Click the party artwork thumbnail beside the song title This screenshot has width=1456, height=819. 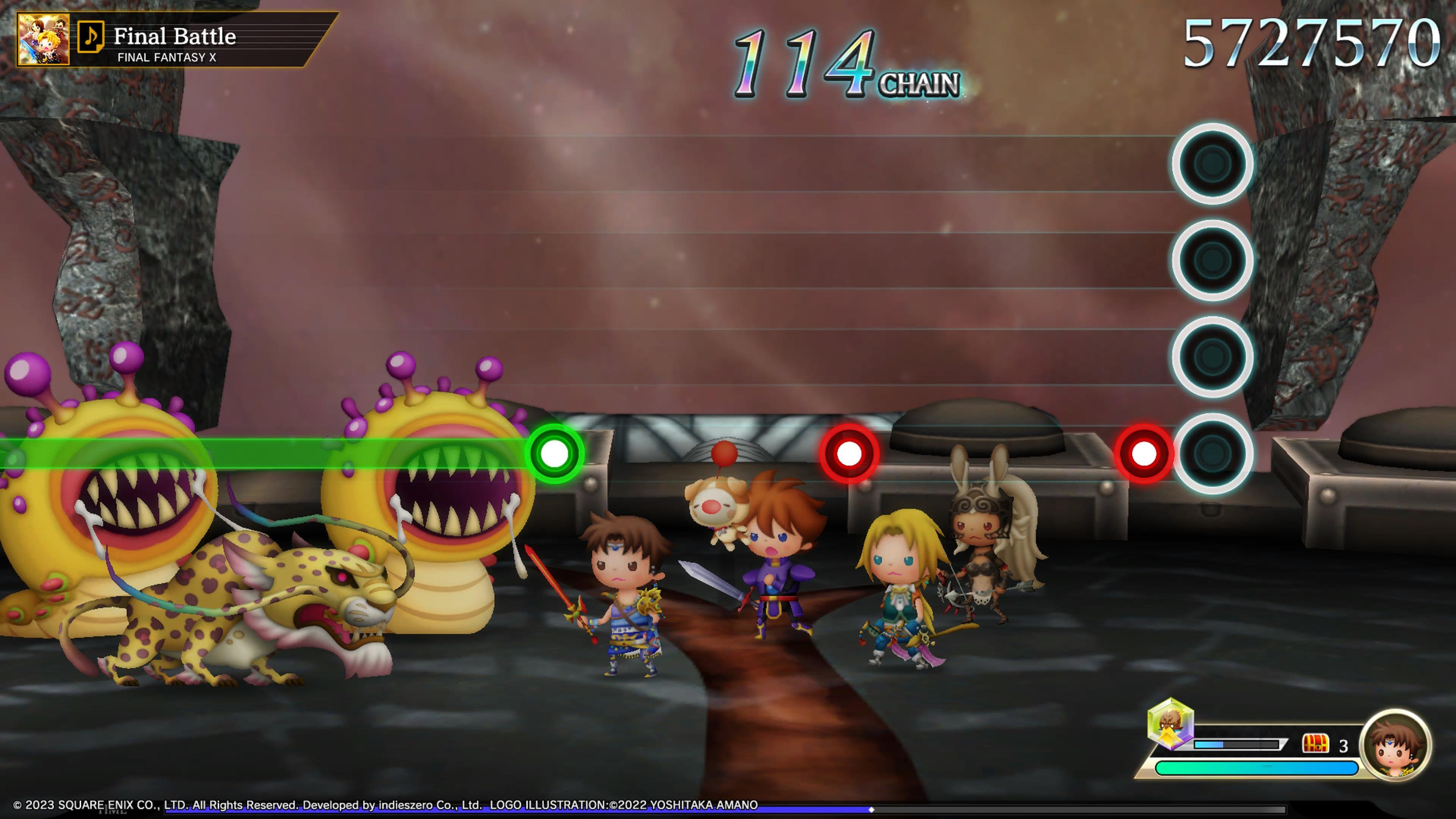tap(44, 39)
